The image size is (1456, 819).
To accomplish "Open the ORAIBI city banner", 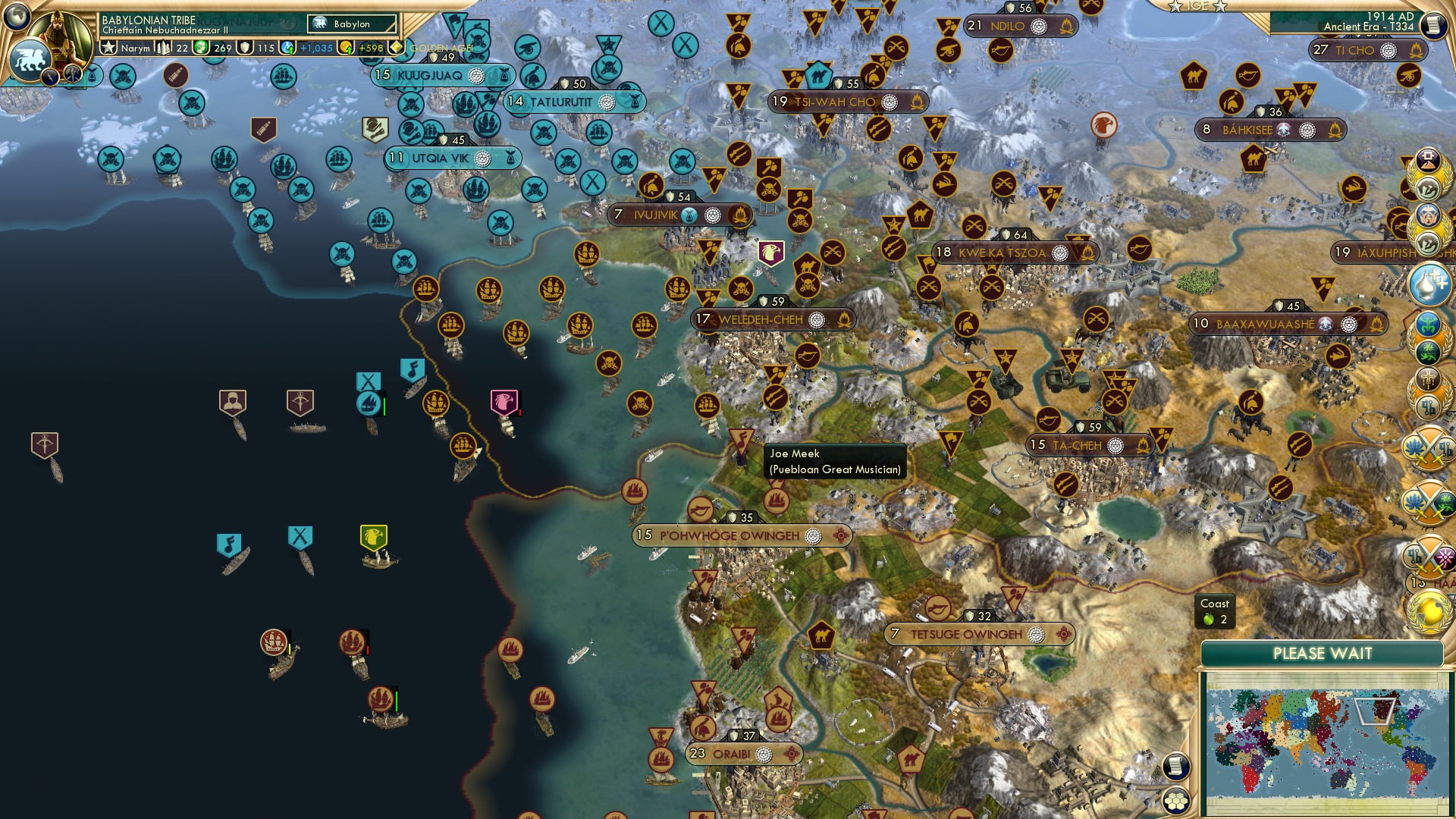I will click(x=747, y=755).
